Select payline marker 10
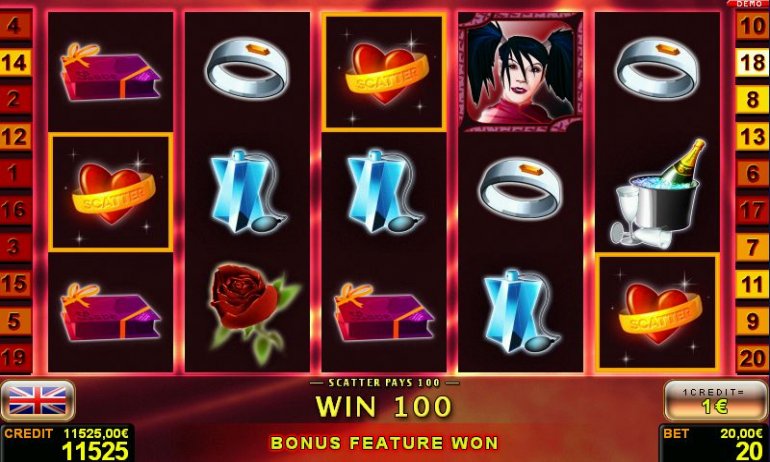Screen dimensions: 770x462 point(752,26)
